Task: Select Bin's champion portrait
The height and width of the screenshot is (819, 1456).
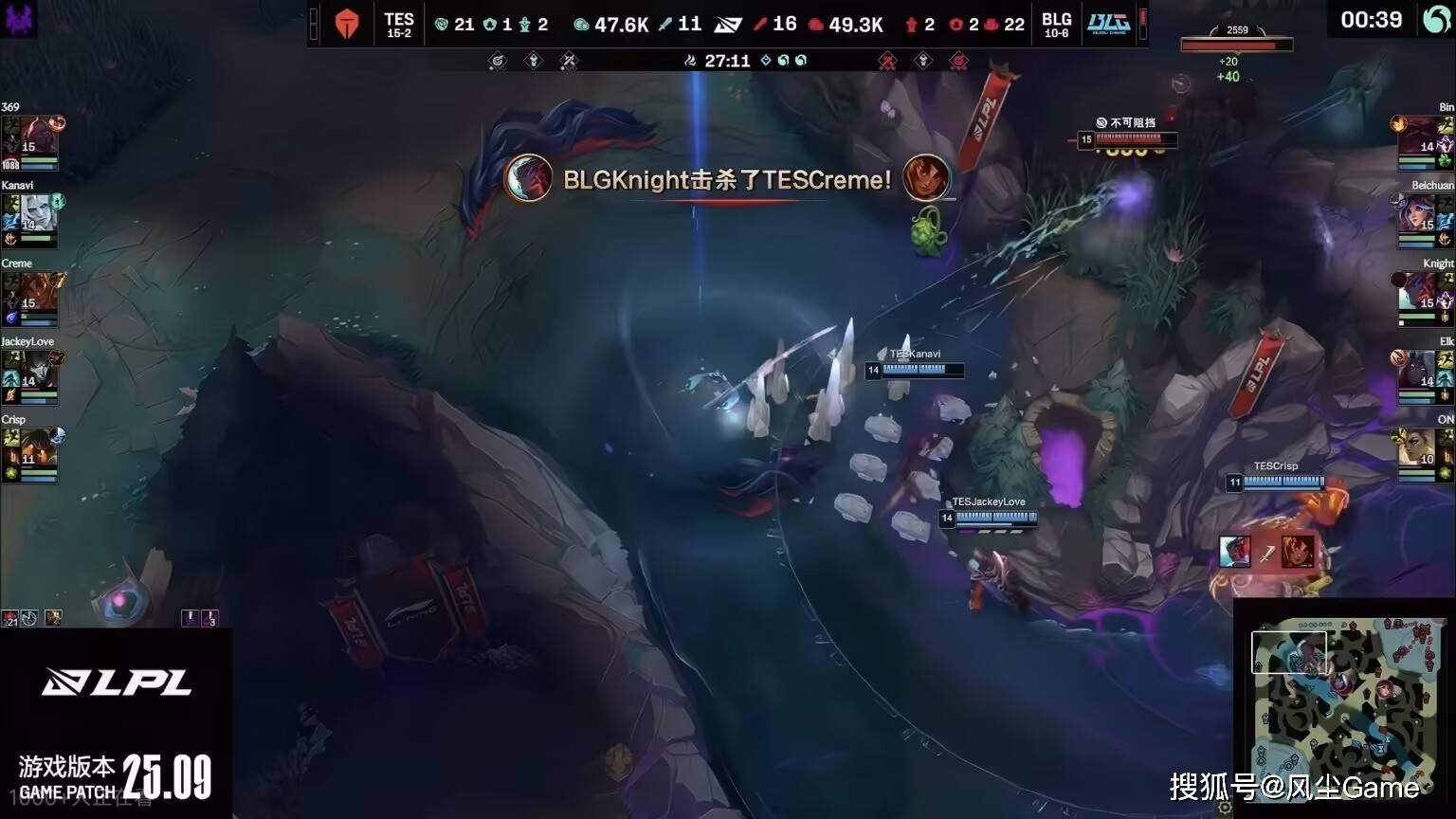Action: pos(1418,138)
